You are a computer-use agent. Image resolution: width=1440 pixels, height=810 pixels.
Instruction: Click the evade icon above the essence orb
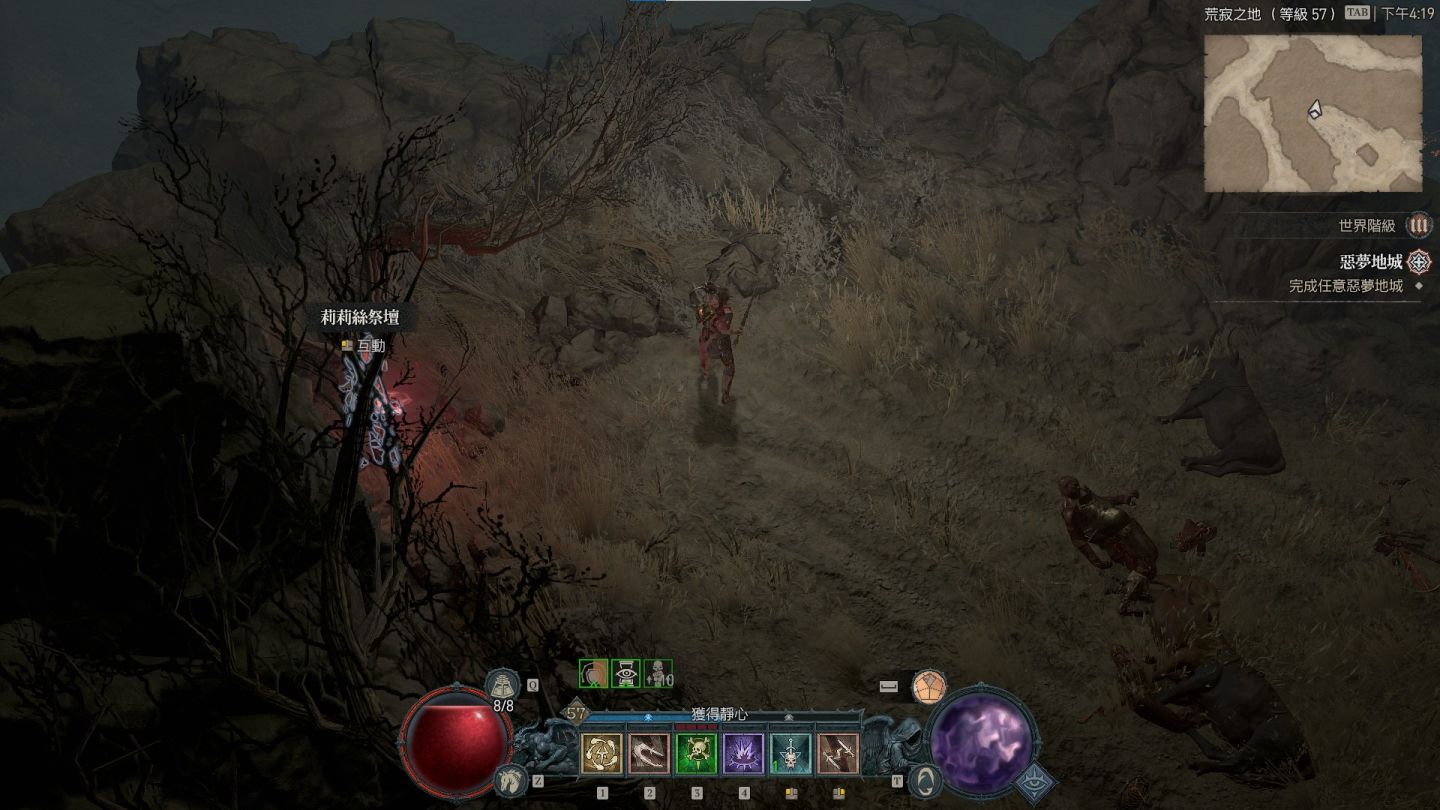[x=929, y=686]
